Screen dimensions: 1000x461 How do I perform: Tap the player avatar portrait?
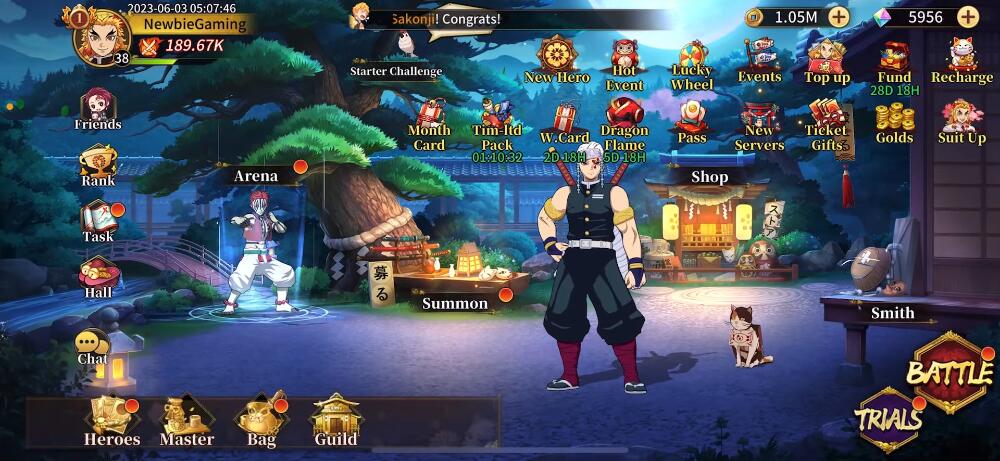coord(105,40)
